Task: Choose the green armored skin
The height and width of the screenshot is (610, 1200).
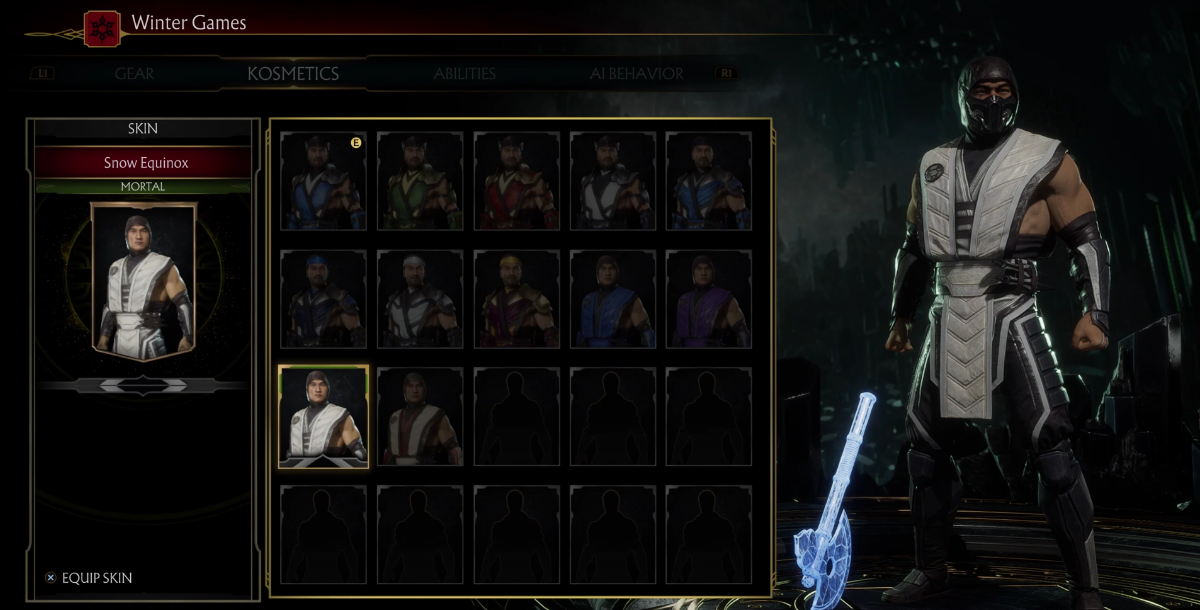Action: tap(420, 182)
